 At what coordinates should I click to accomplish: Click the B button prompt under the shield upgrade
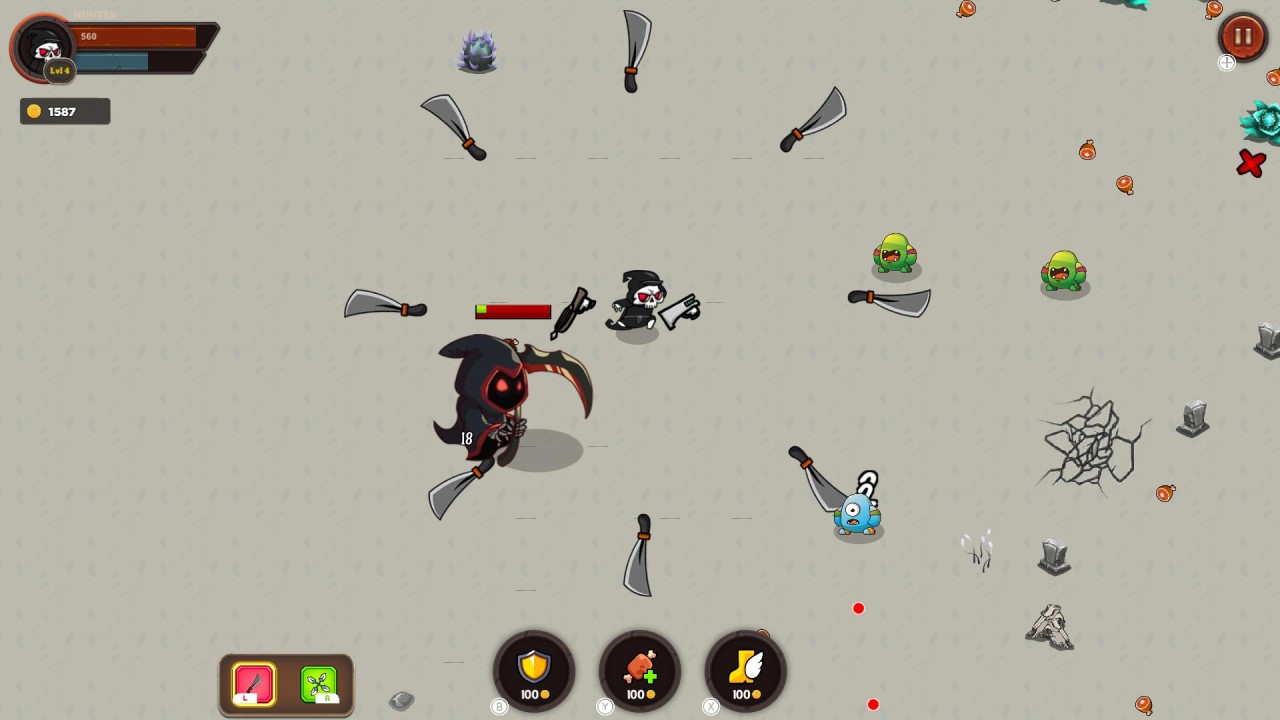click(499, 707)
